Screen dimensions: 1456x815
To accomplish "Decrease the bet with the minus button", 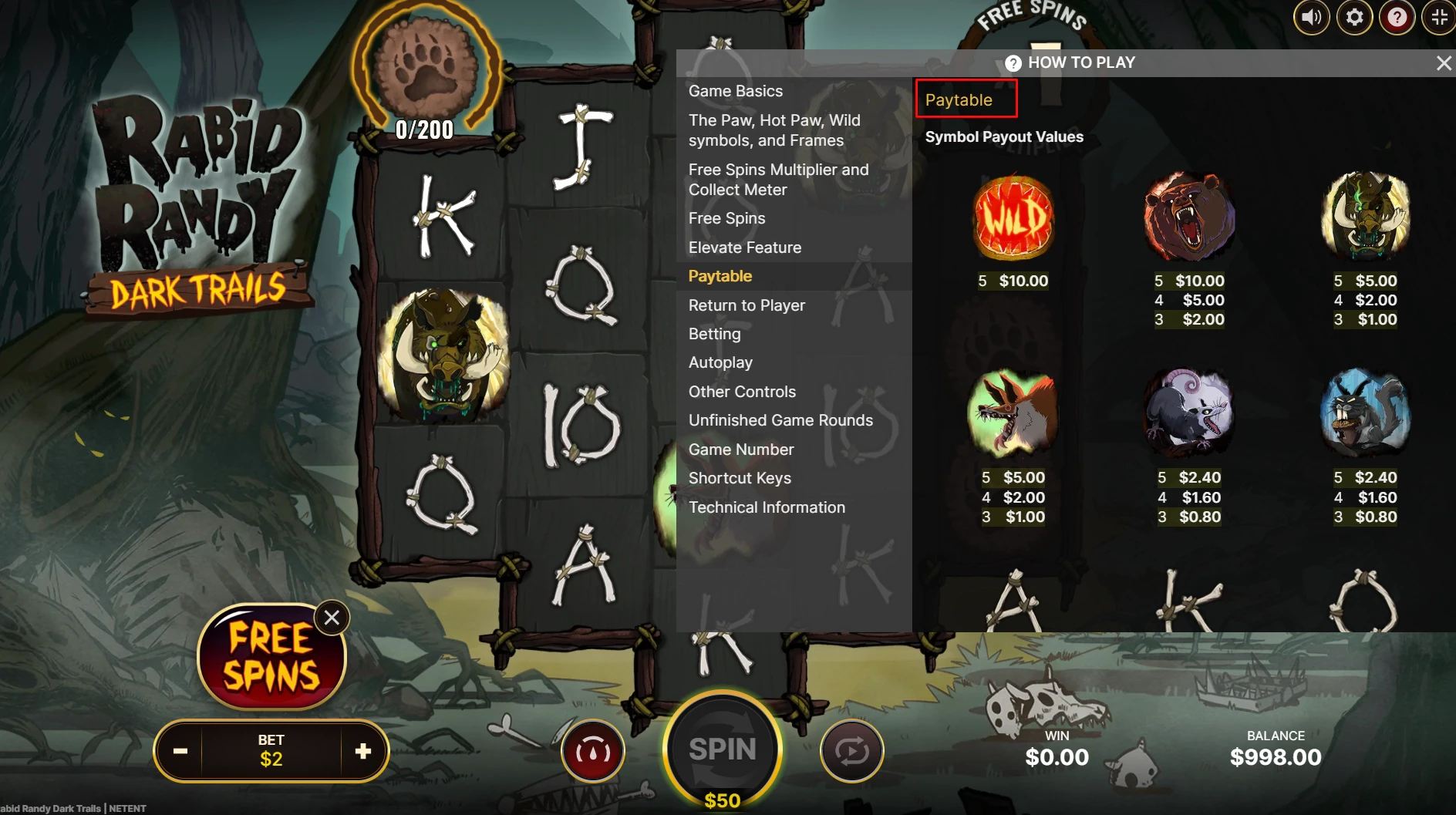I will 180,751.
